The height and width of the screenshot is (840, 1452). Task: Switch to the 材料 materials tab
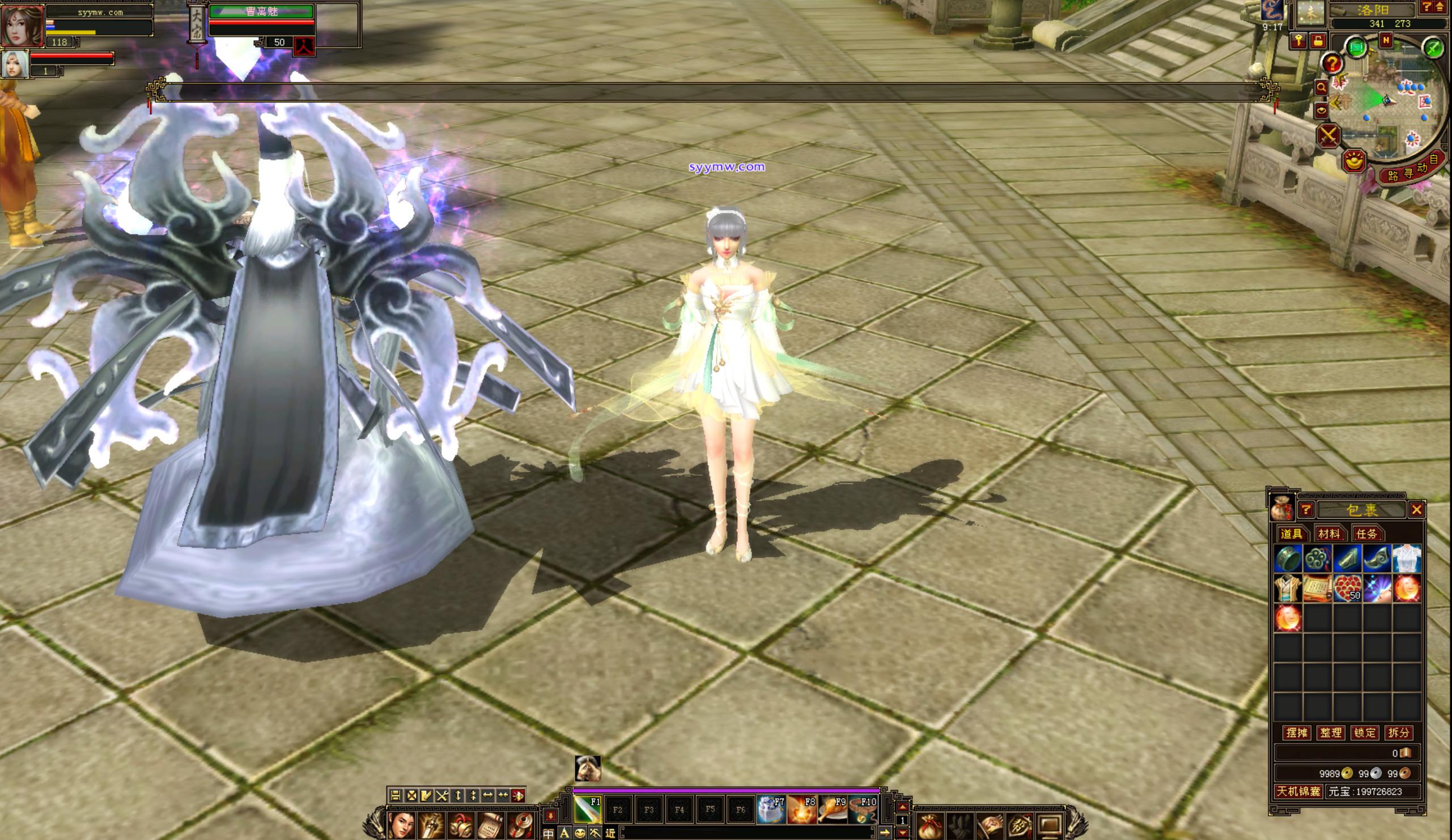pyautogui.click(x=1329, y=534)
